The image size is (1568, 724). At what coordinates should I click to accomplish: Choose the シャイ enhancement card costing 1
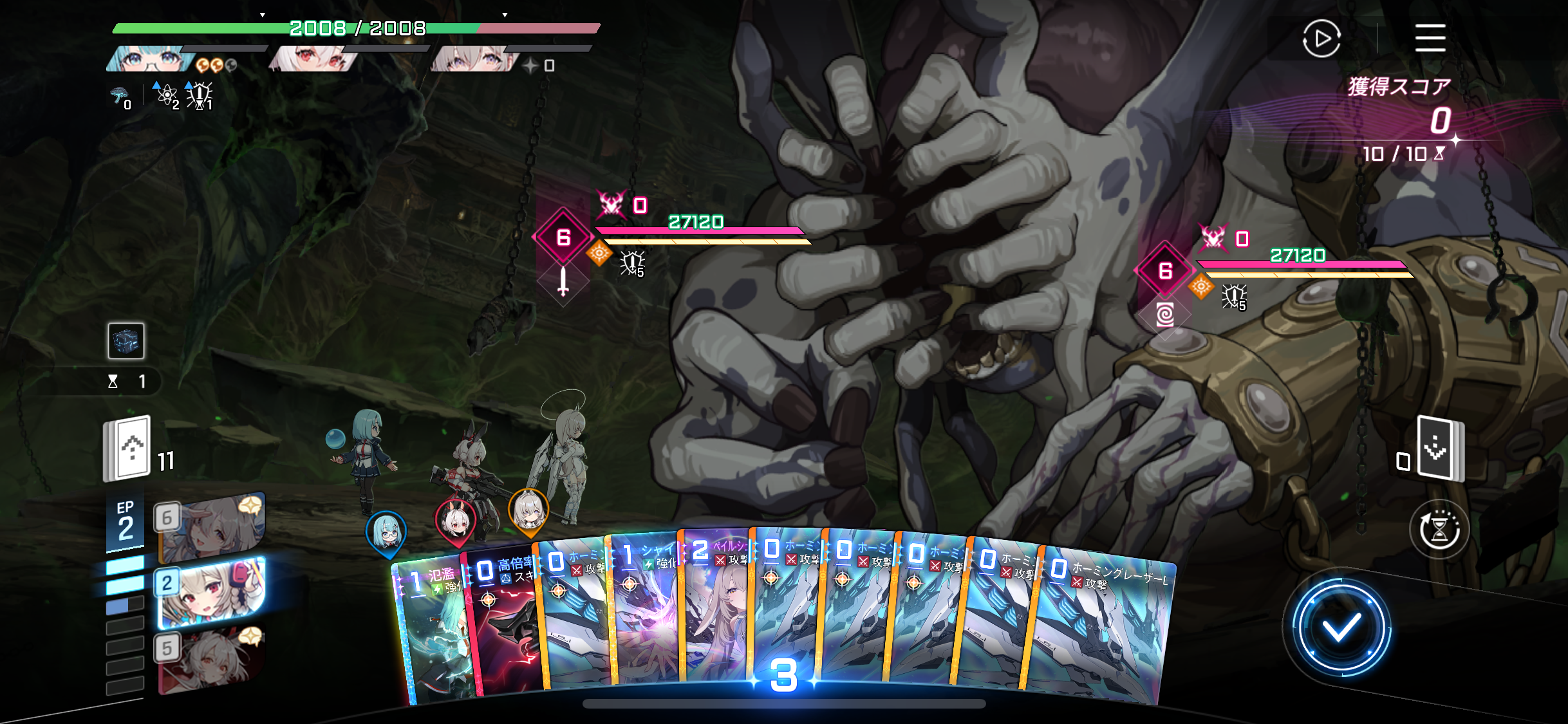644,611
